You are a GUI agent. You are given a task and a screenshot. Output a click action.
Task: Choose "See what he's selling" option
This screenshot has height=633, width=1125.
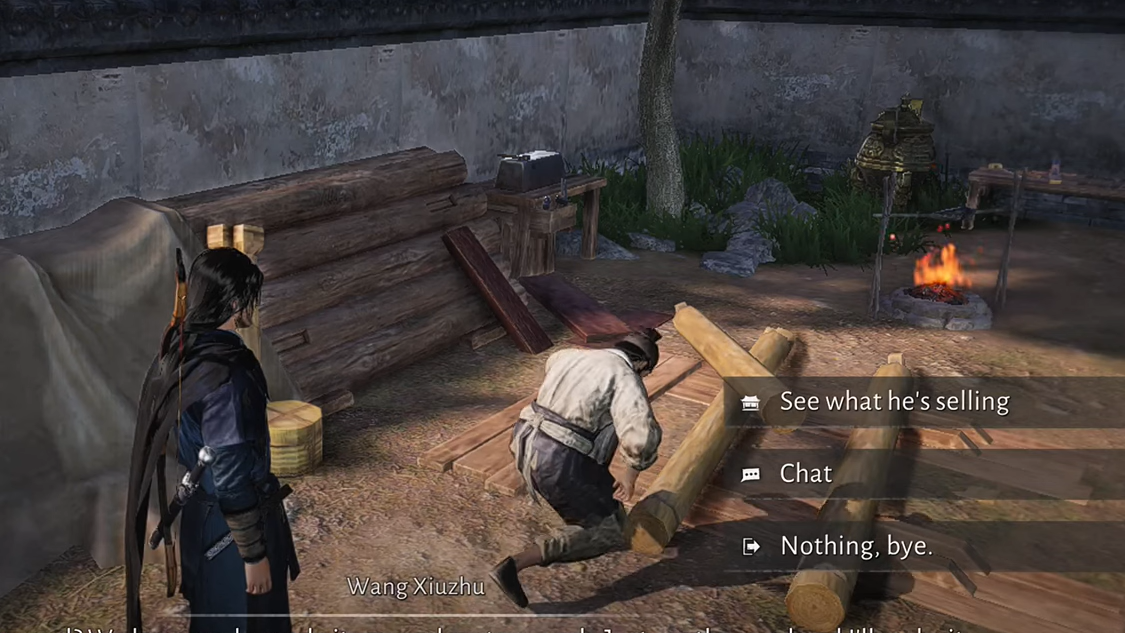(x=893, y=402)
